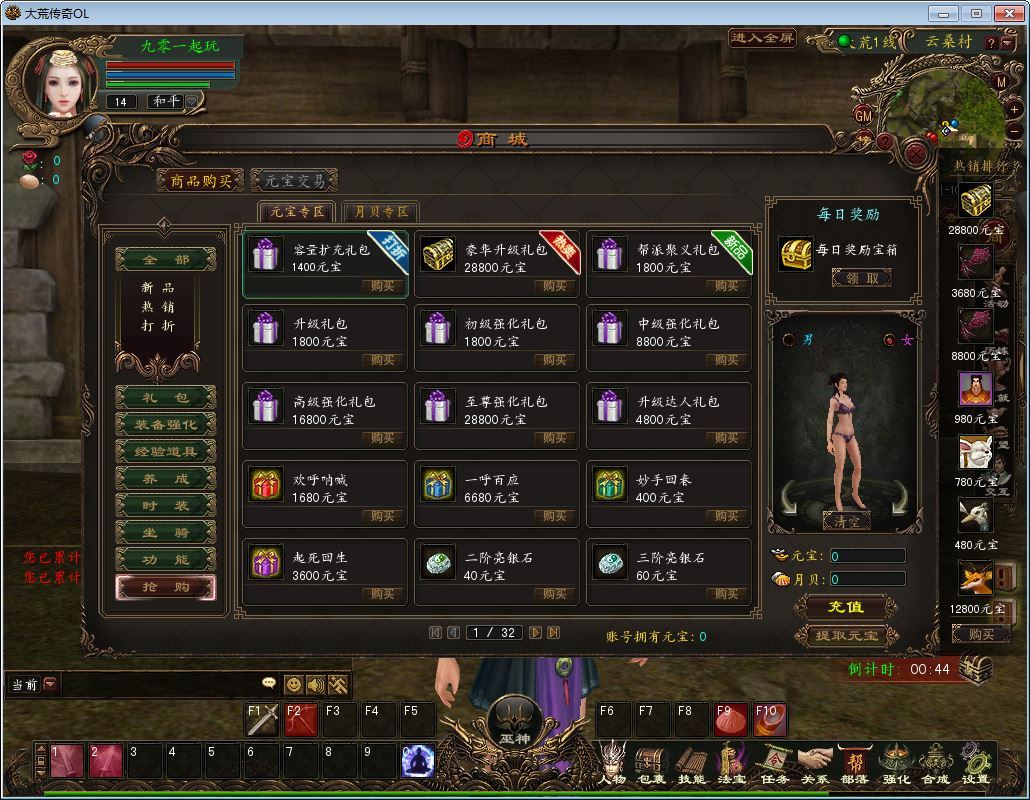The image size is (1030, 800).
Task: Claim the daily reward with 领取
Action: click(861, 279)
